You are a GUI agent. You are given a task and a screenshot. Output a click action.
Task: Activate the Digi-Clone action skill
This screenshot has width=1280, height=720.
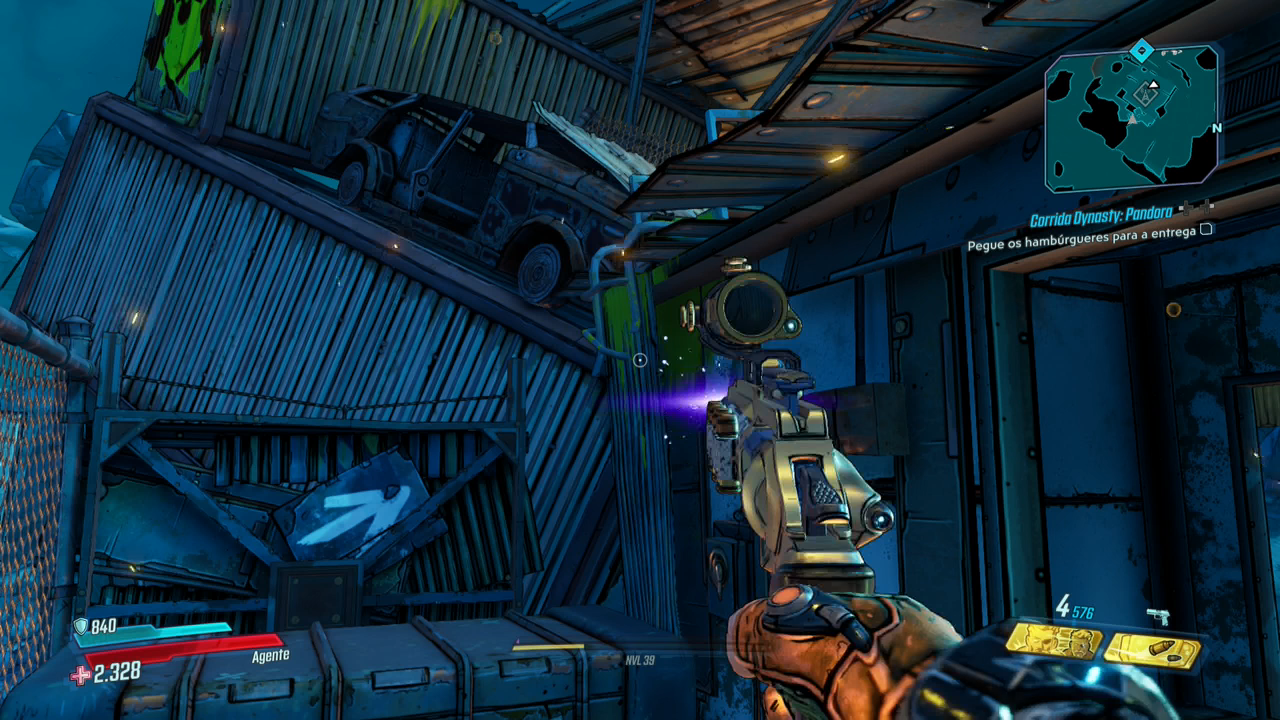click(x=1053, y=642)
